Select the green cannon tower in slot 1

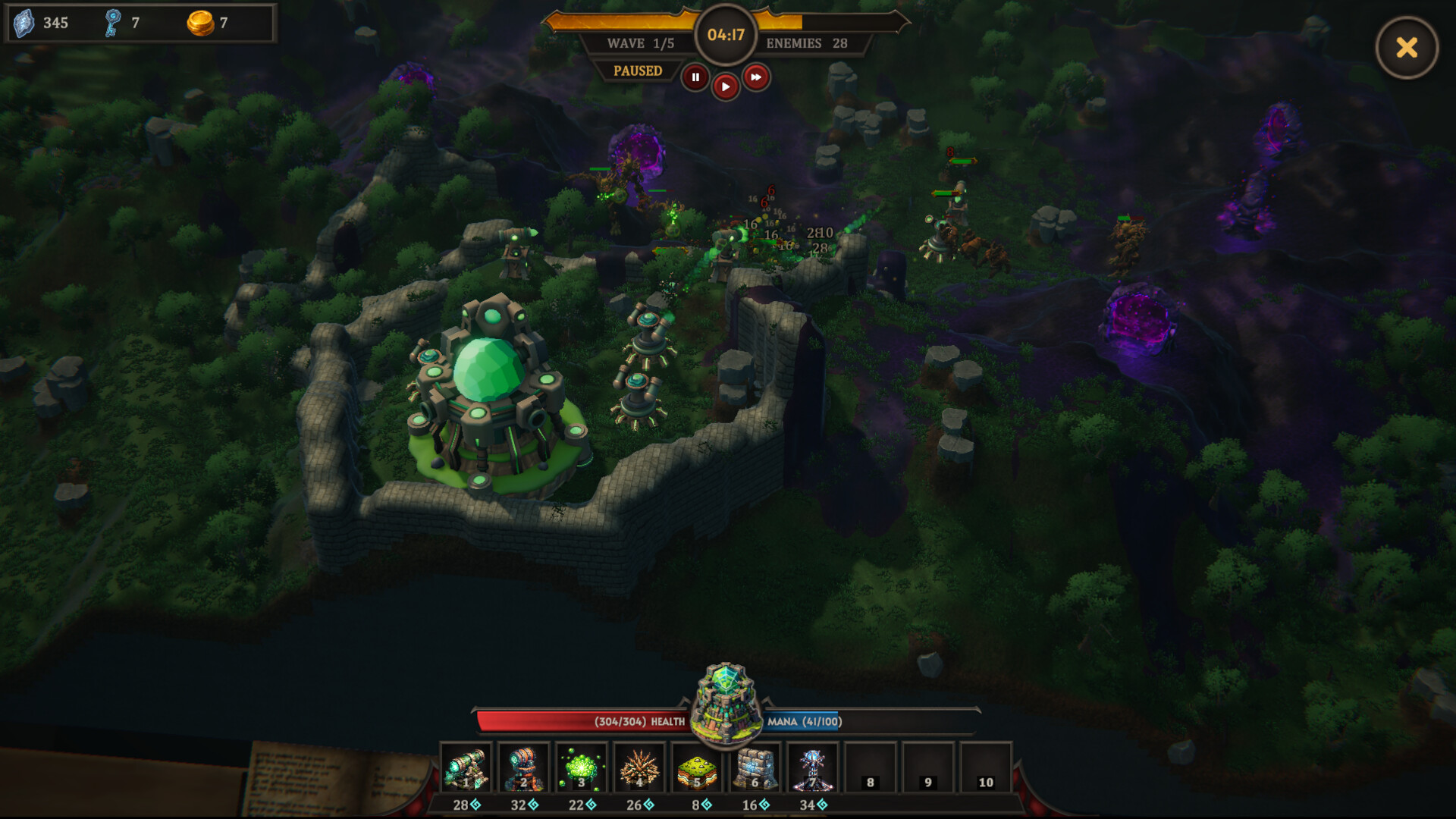466,768
